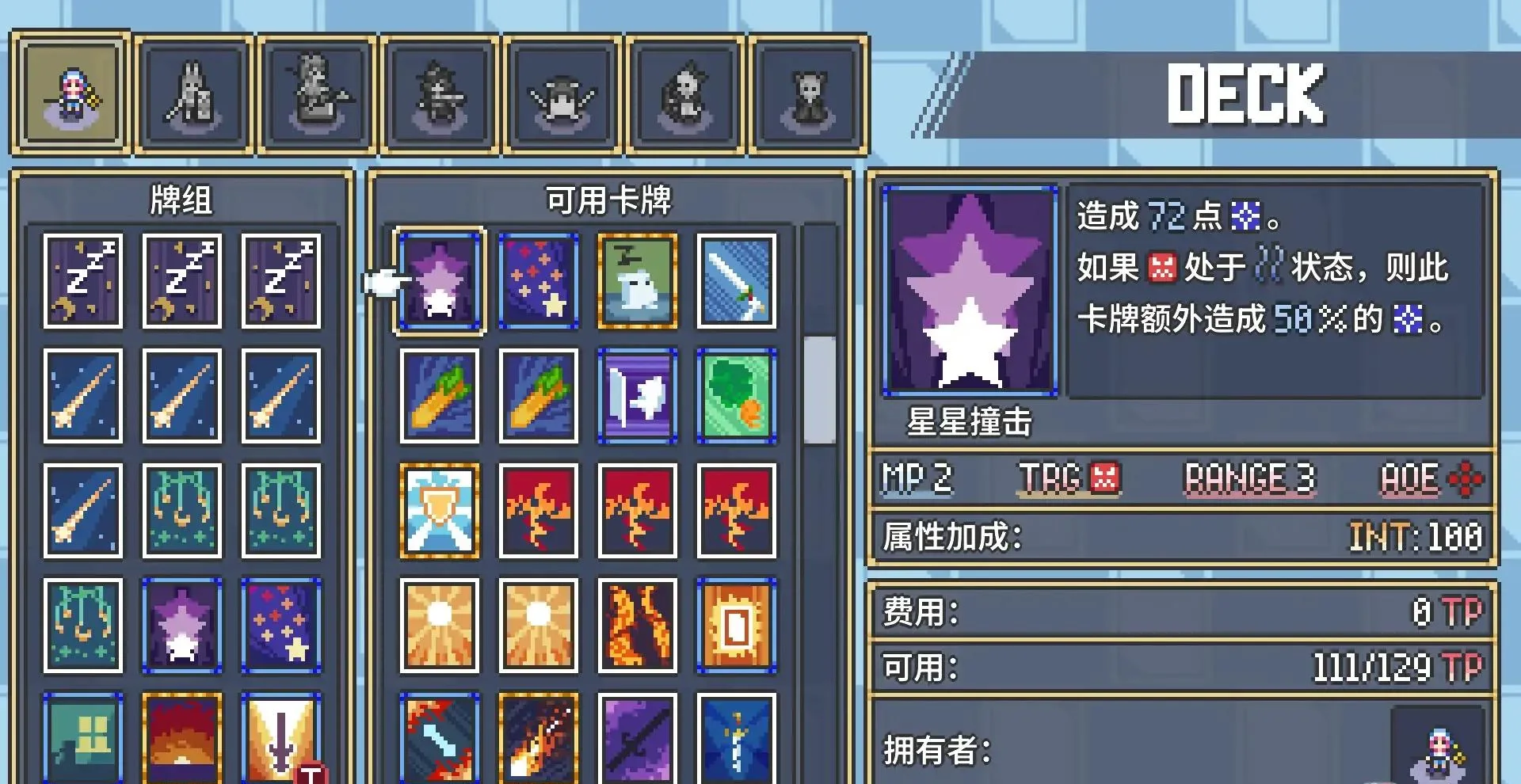Select a red flame card in available cards
This screenshot has width=1521, height=784.
[x=537, y=511]
